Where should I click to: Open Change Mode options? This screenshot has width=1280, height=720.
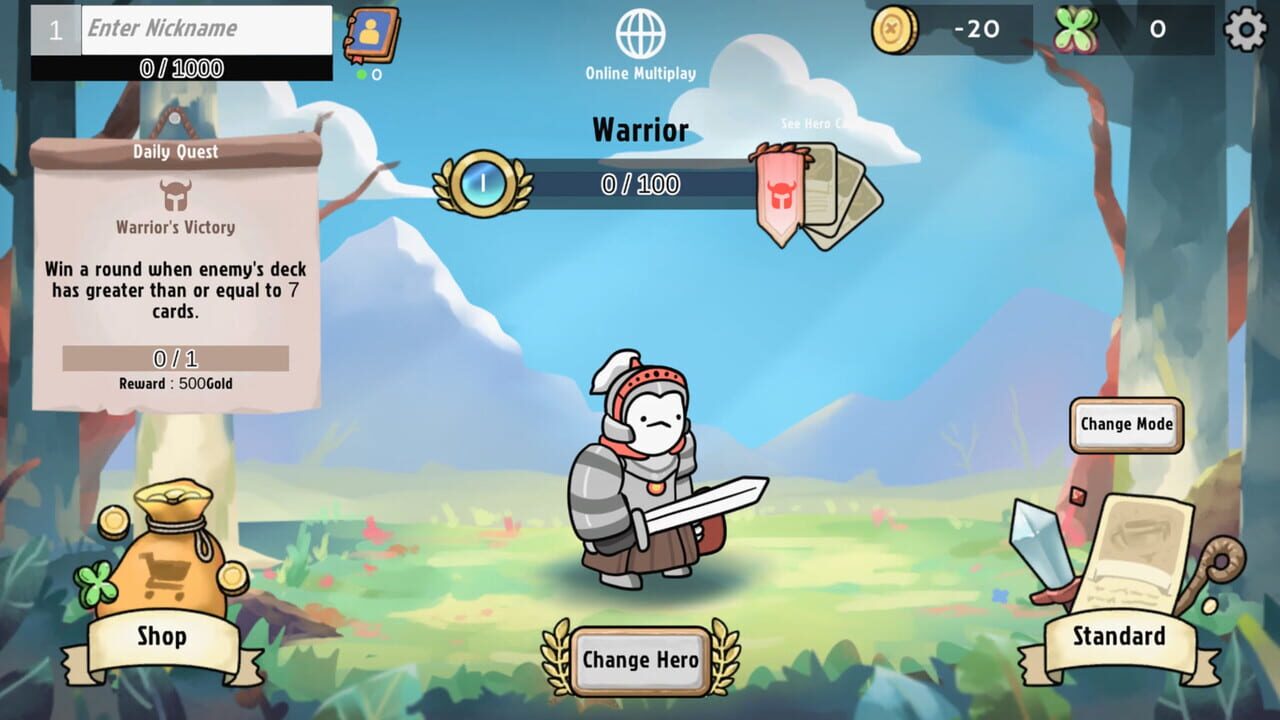coord(1127,424)
